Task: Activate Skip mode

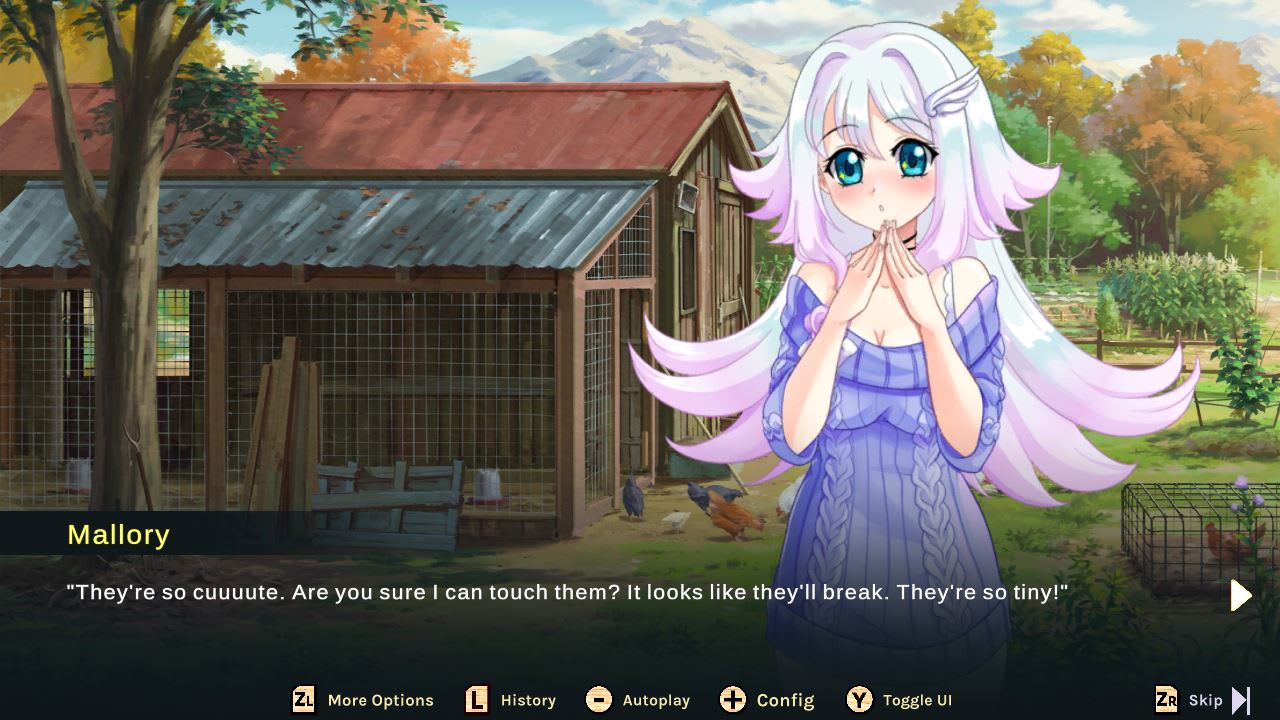Action: tap(1205, 700)
